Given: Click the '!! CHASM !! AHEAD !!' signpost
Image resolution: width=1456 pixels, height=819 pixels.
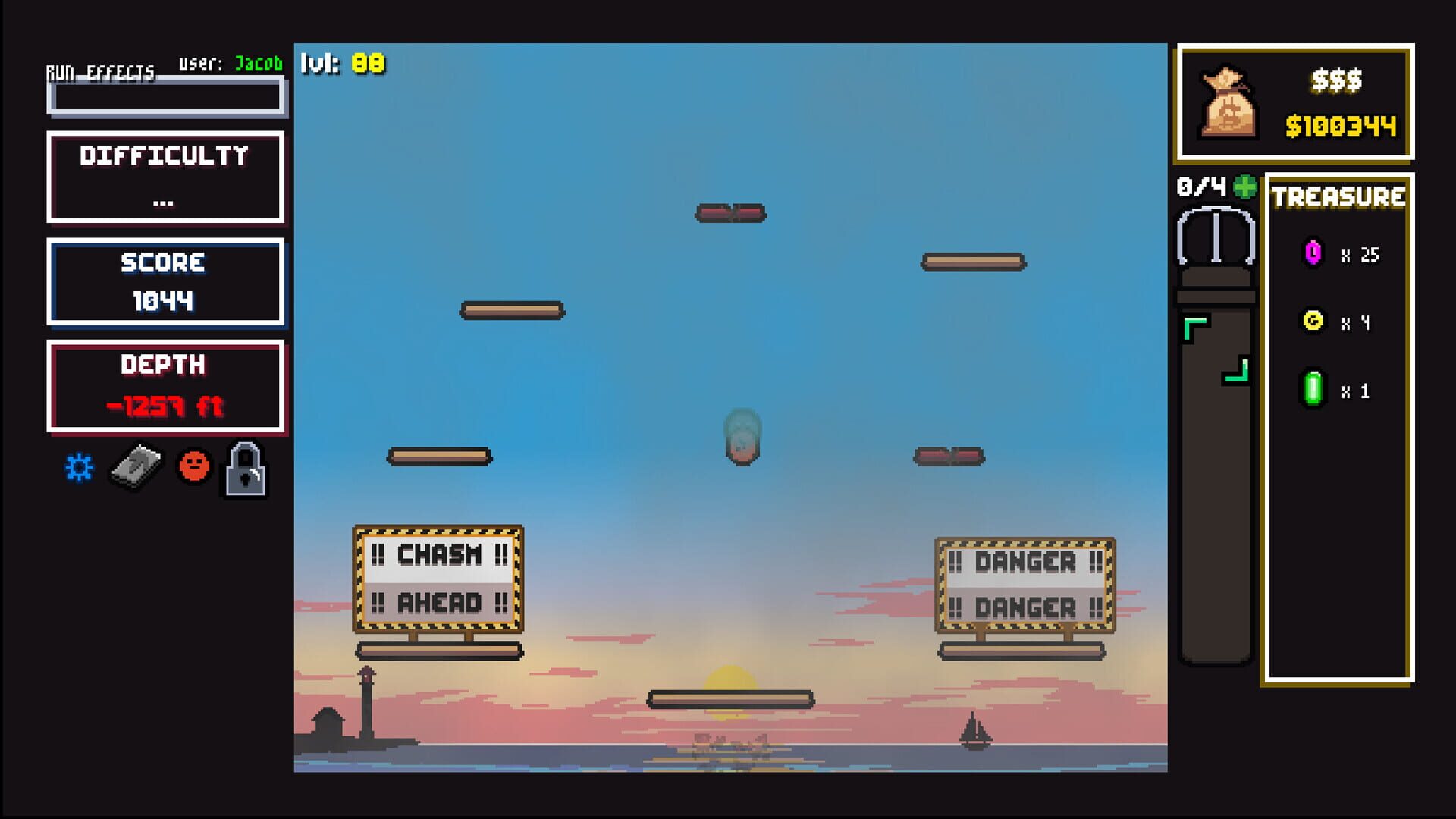Looking at the screenshot, I should point(438,580).
